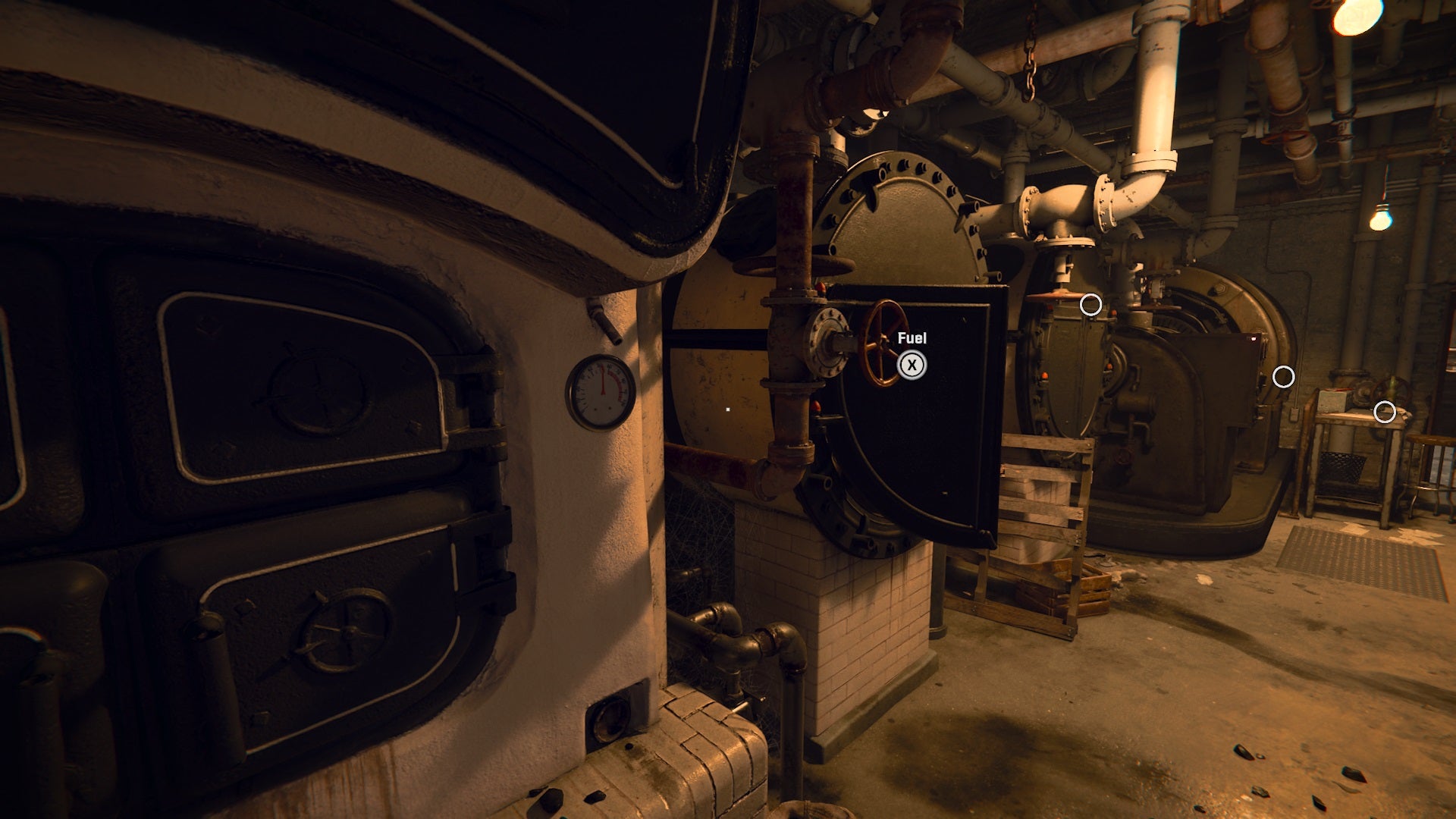The image size is (1456, 819).
Task: Select the circle marker above the workbench
Action: click(1385, 413)
